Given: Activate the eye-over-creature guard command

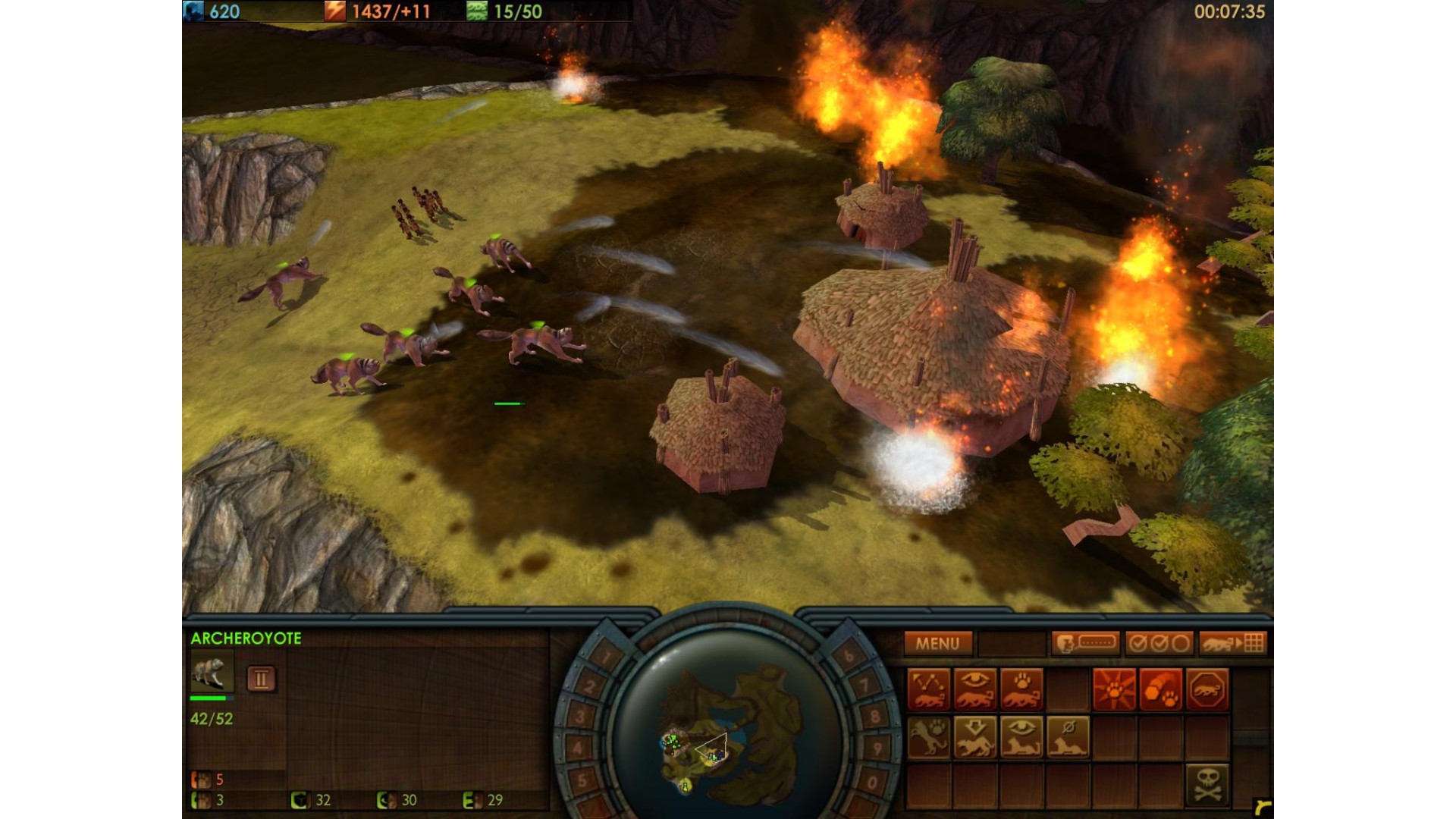Looking at the screenshot, I should 975,689.
